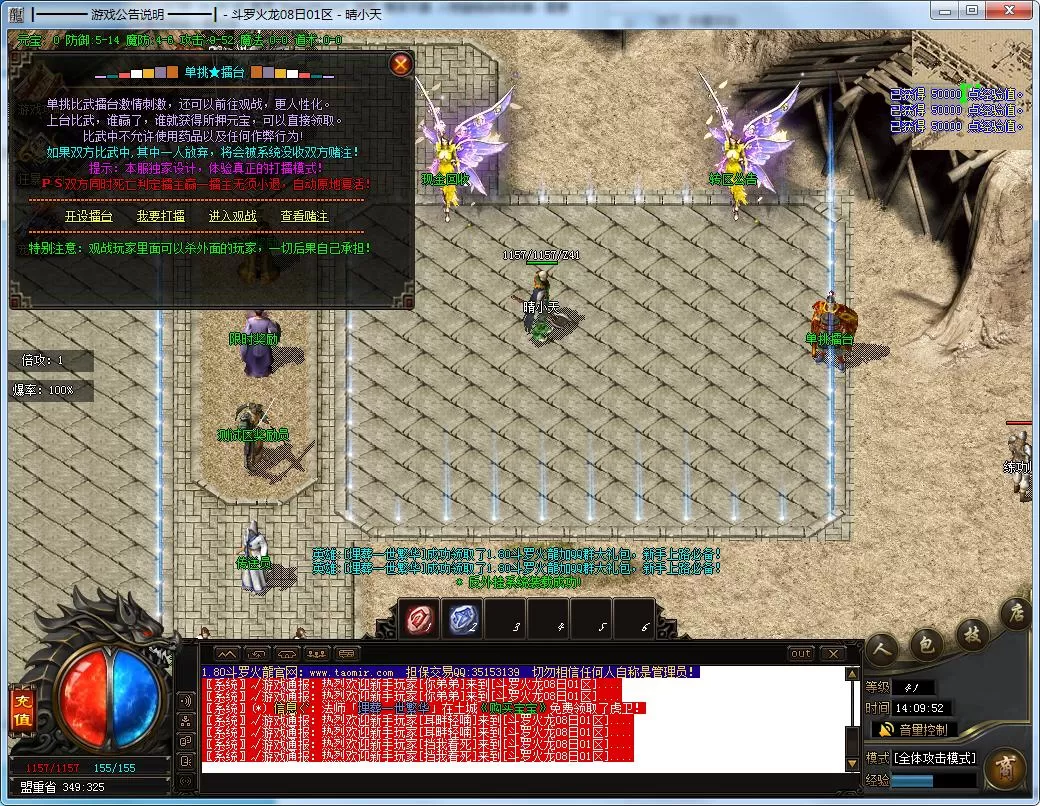Open the 查看赌注 link

pos(304,216)
